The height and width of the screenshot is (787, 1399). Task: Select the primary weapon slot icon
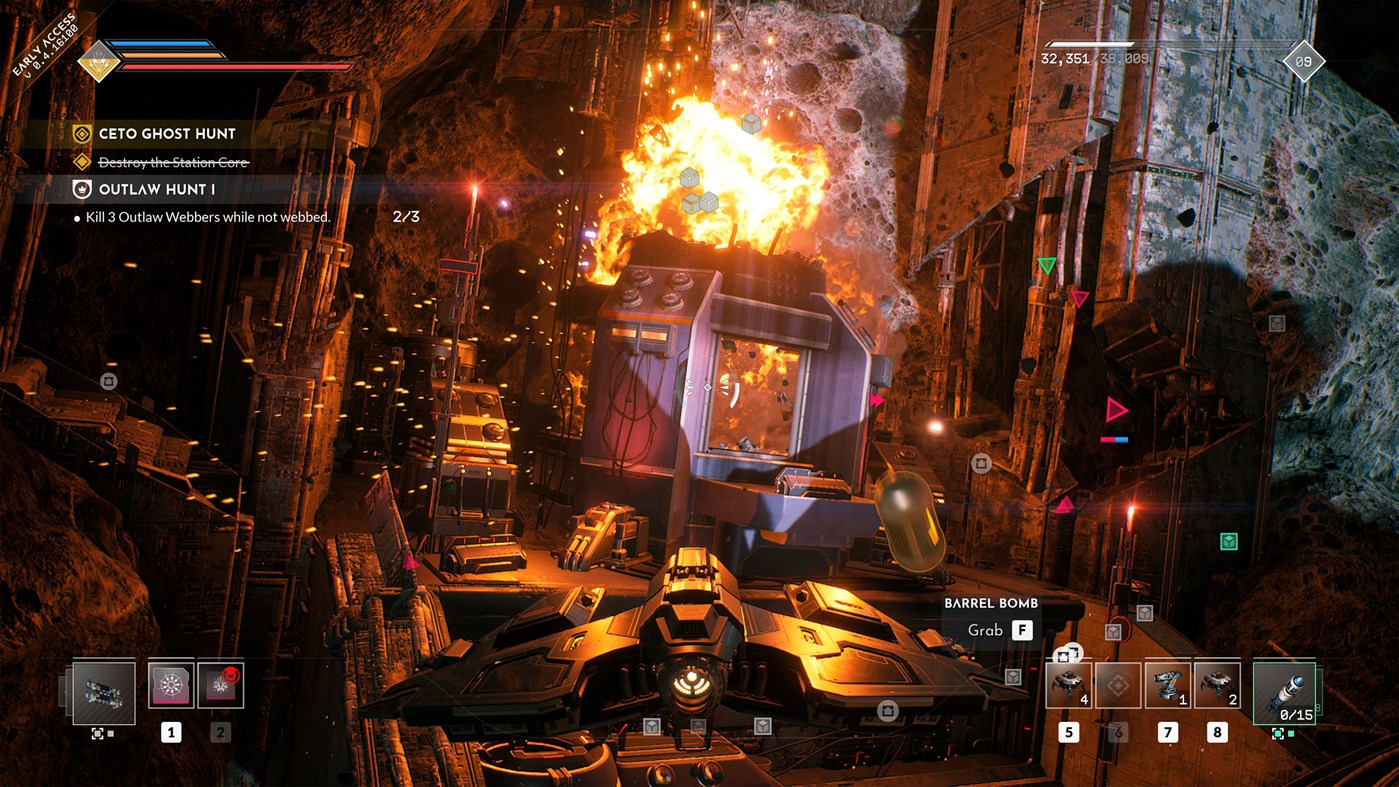pyautogui.click(x=103, y=693)
